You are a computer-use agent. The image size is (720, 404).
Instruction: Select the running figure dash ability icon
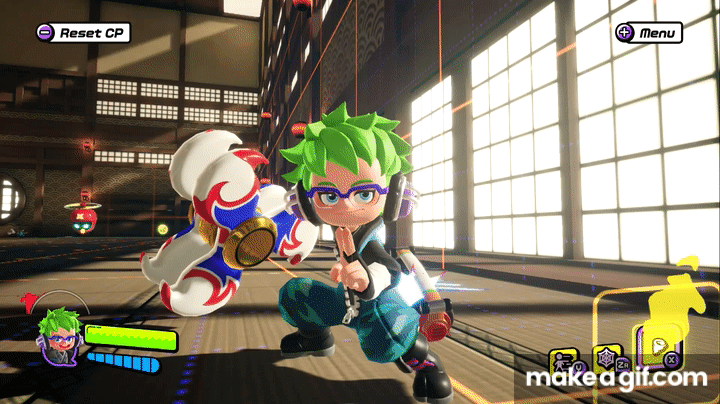(x=561, y=358)
